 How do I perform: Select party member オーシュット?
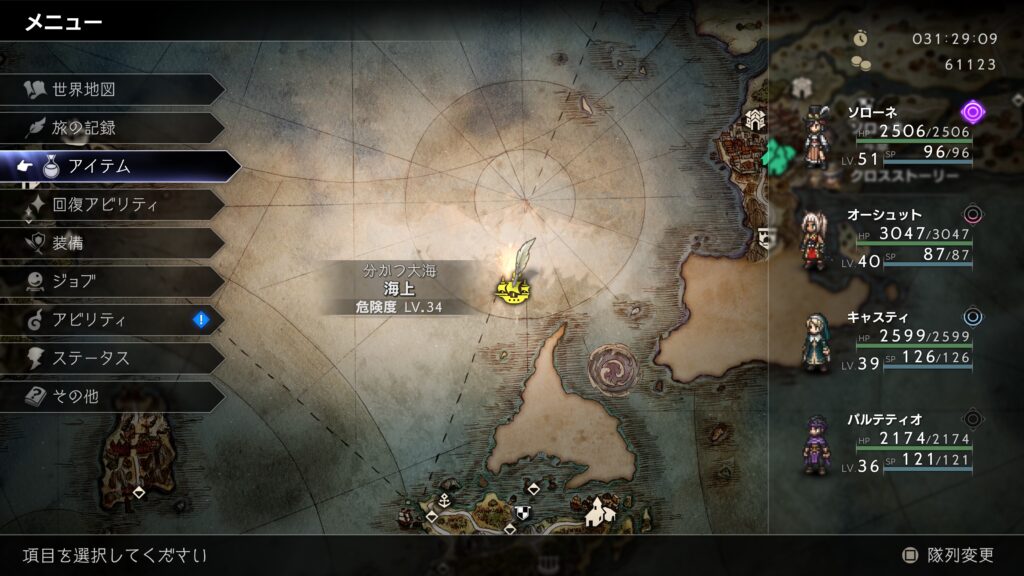tap(890, 240)
